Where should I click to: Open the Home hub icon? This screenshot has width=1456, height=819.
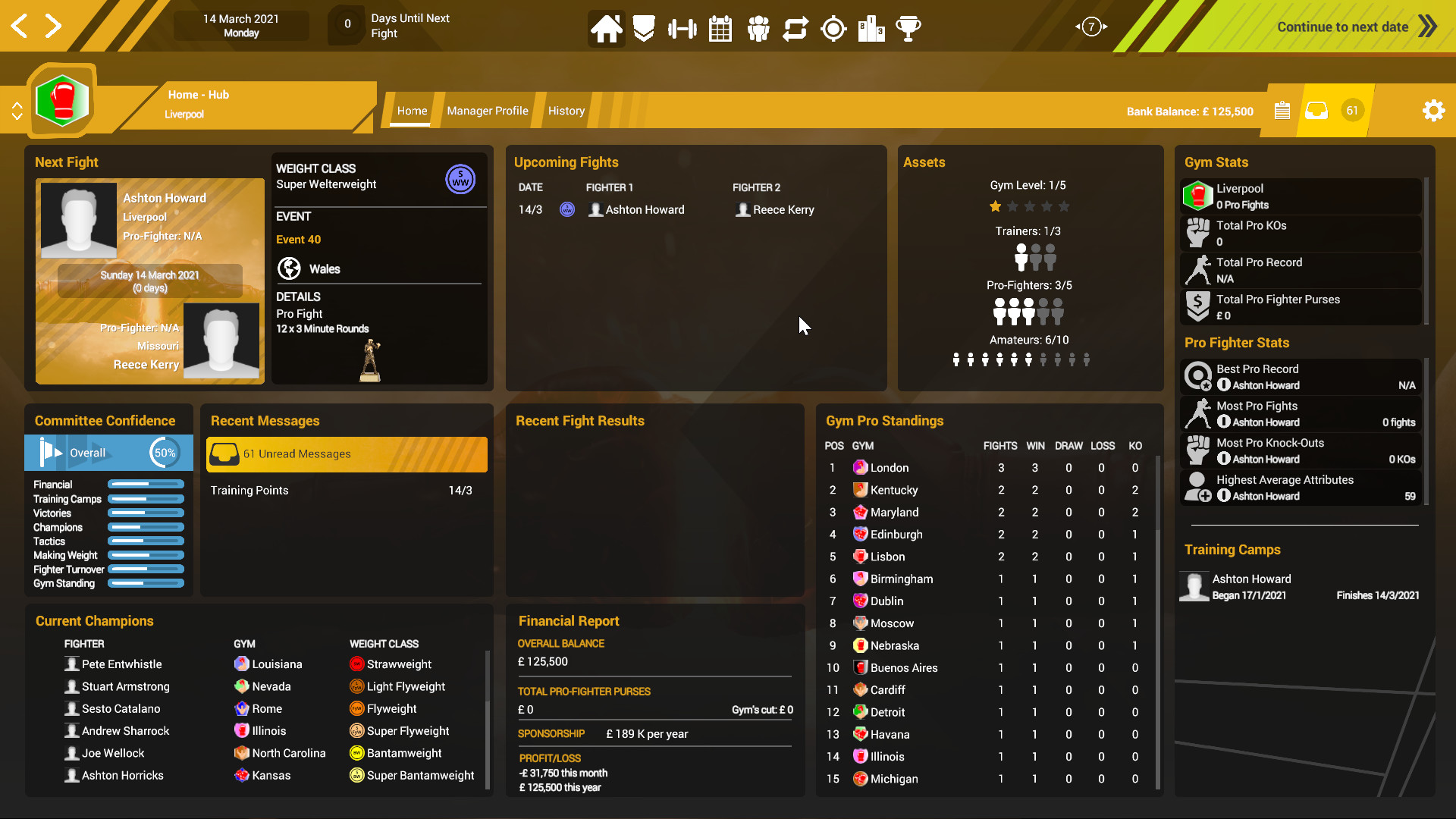click(x=606, y=28)
